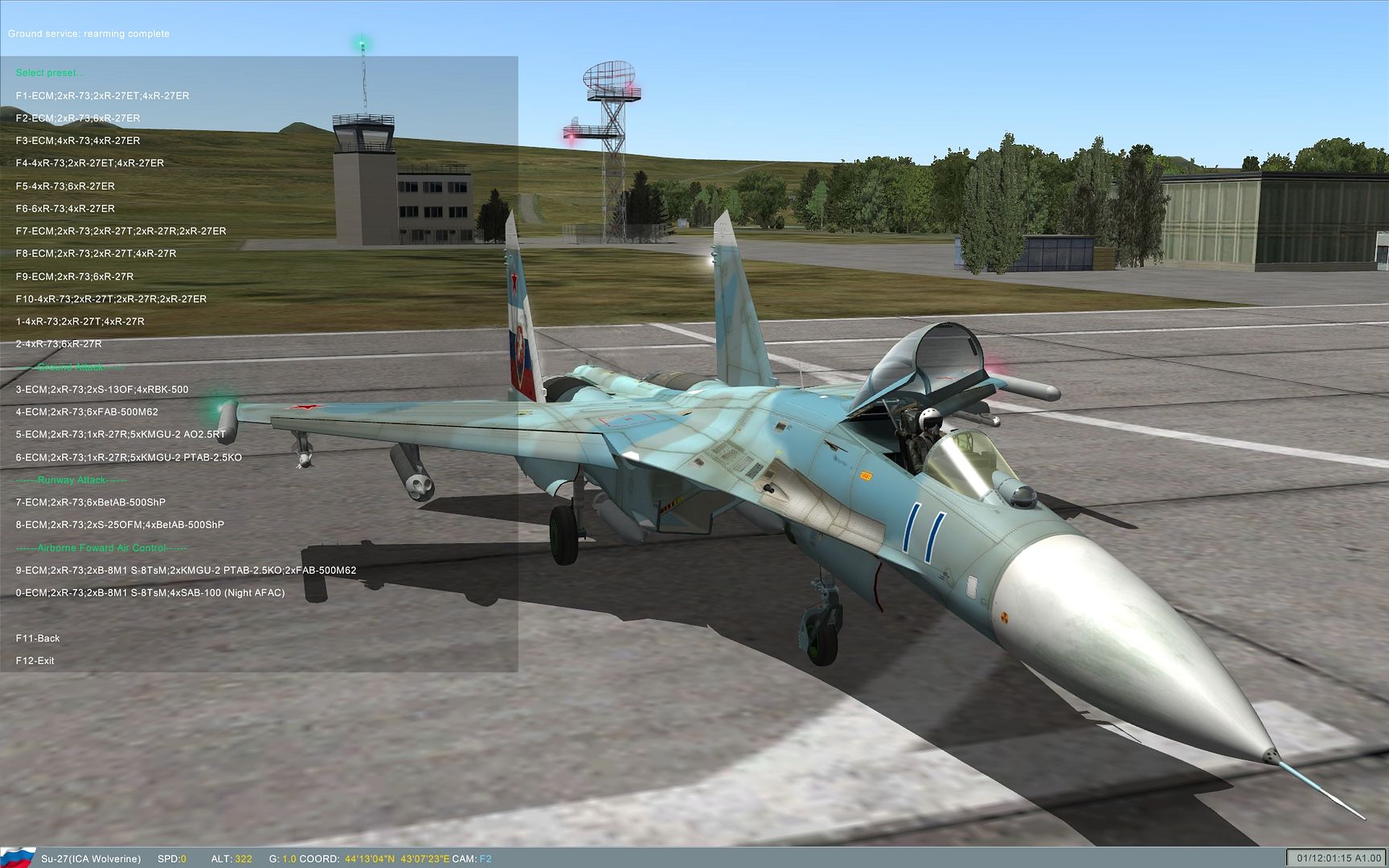Screen dimensions: 1389x868
Task: Click the SPD indicator in the status bar
Action: (x=171, y=858)
